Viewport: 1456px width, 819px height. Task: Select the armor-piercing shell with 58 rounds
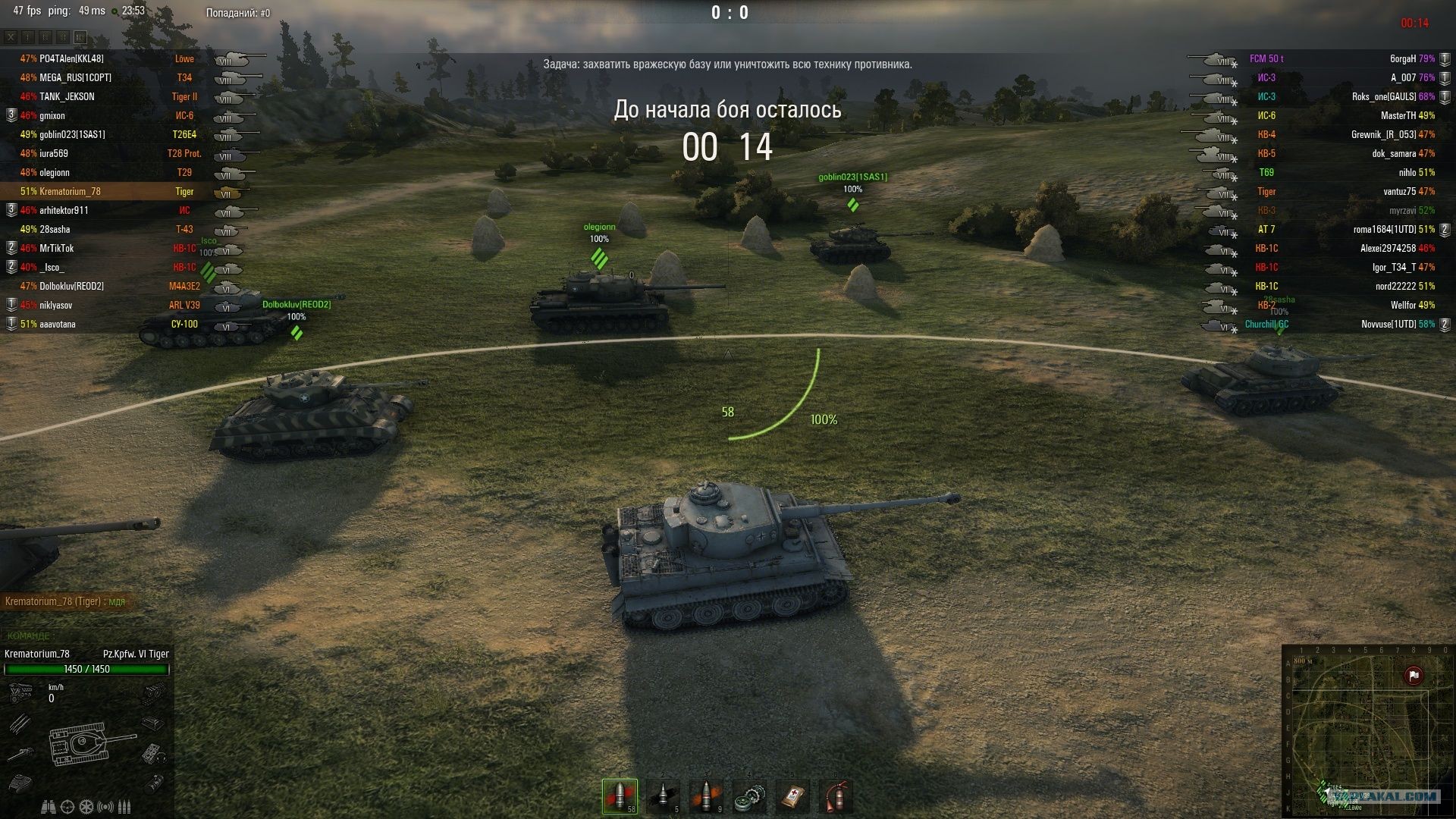[620, 796]
